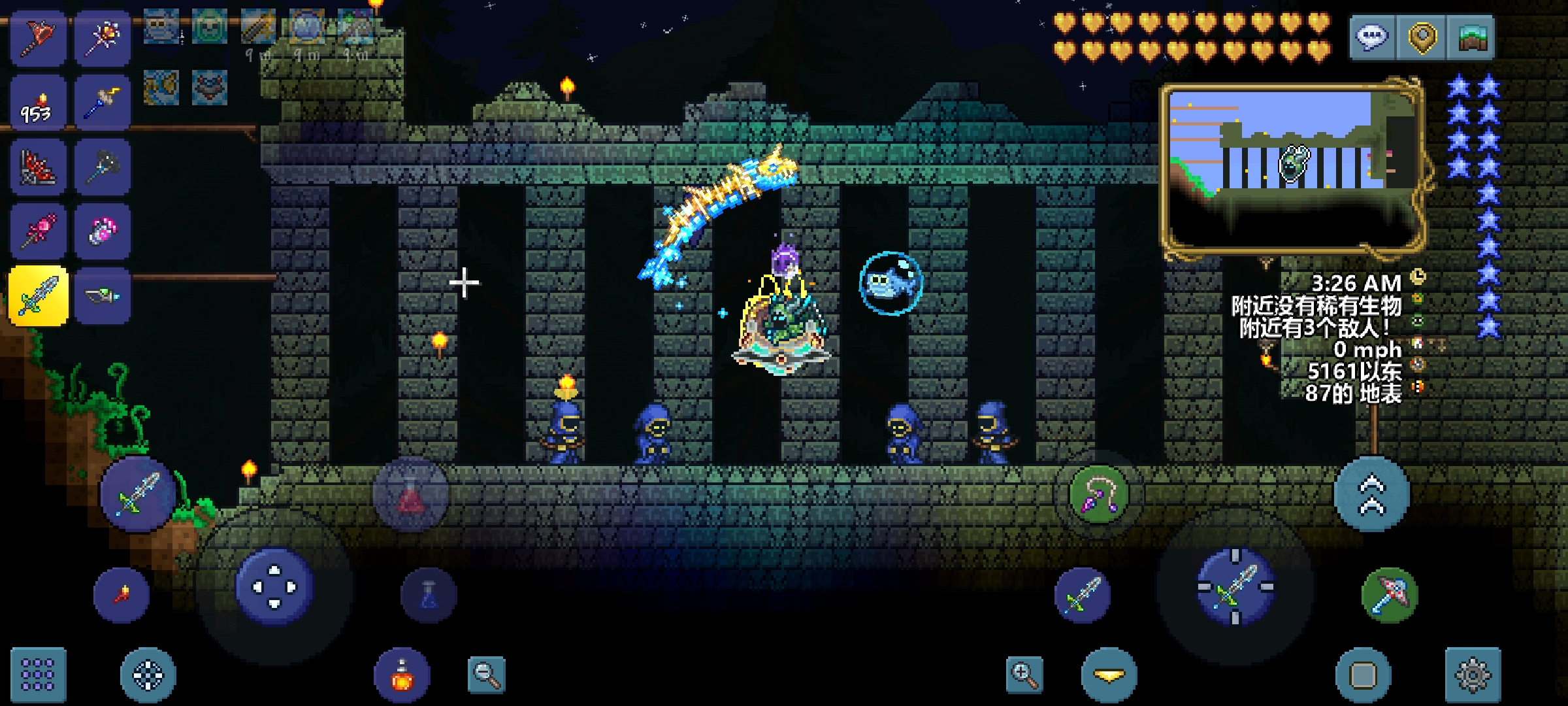This screenshot has height=706, width=1568.
Task: Select the torch stack of 953
Action: 38,103
